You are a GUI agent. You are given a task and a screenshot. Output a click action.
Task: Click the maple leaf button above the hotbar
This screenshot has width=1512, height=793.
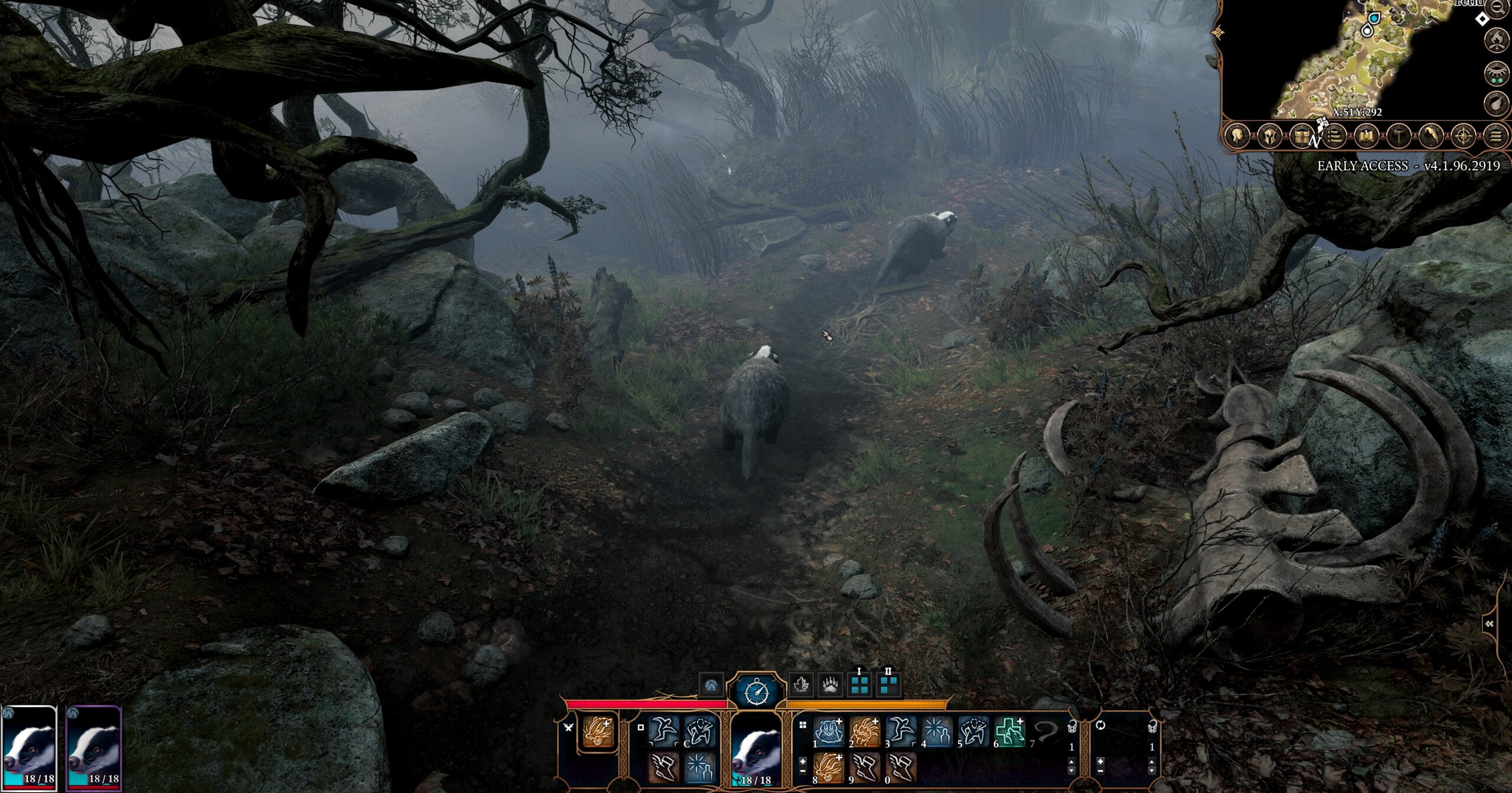click(x=801, y=685)
